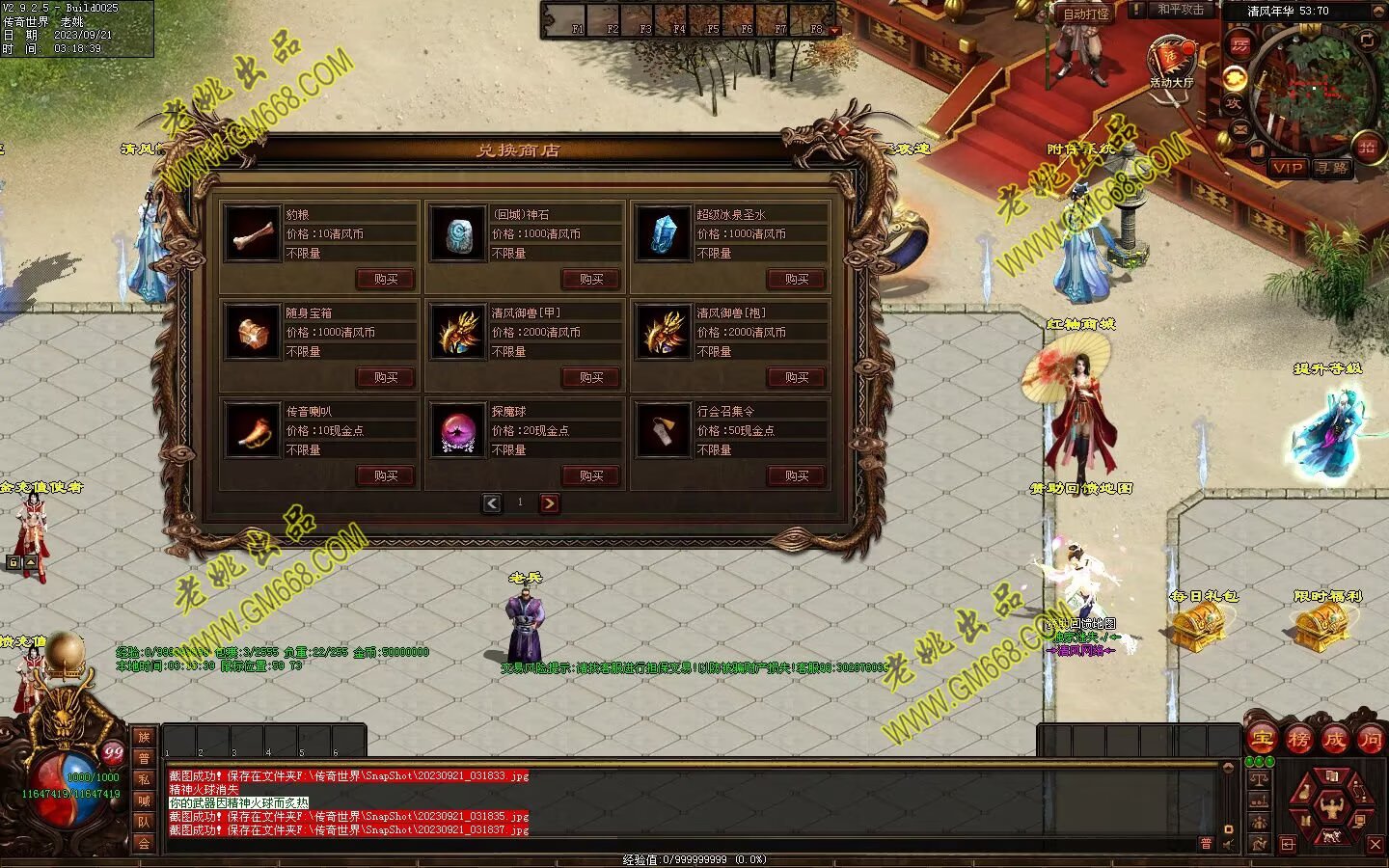Buy the 豹粮 bone item
The image size is (1389, 868).
click(386, 279)
